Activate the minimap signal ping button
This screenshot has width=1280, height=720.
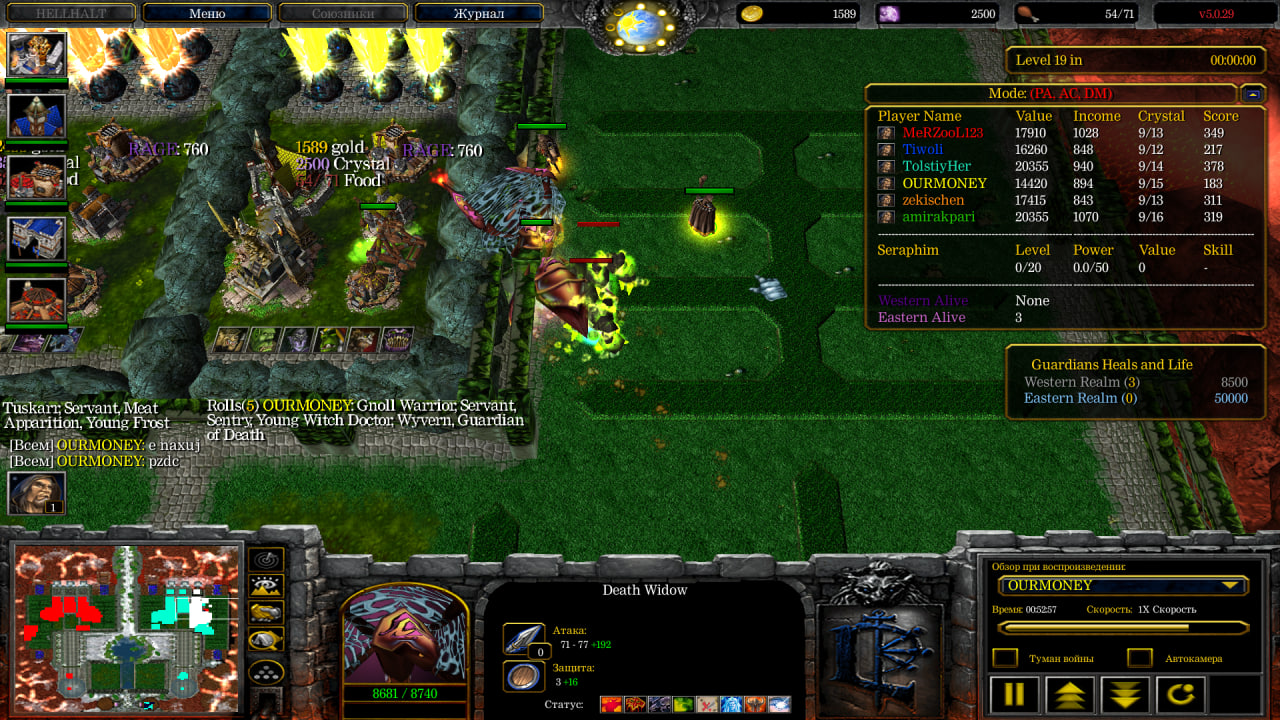point(266,559)
